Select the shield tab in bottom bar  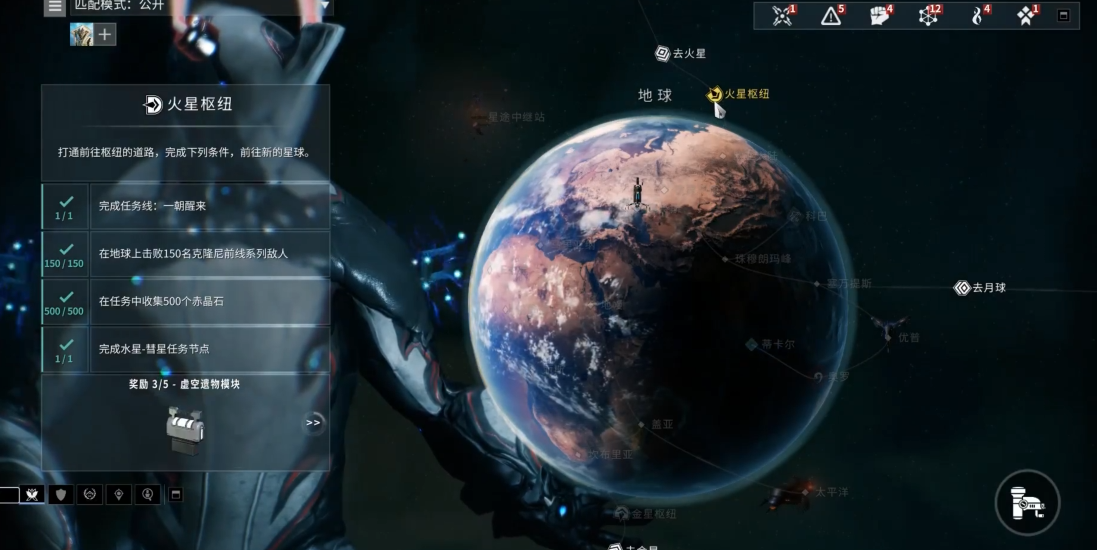click(x=62, y=494)
